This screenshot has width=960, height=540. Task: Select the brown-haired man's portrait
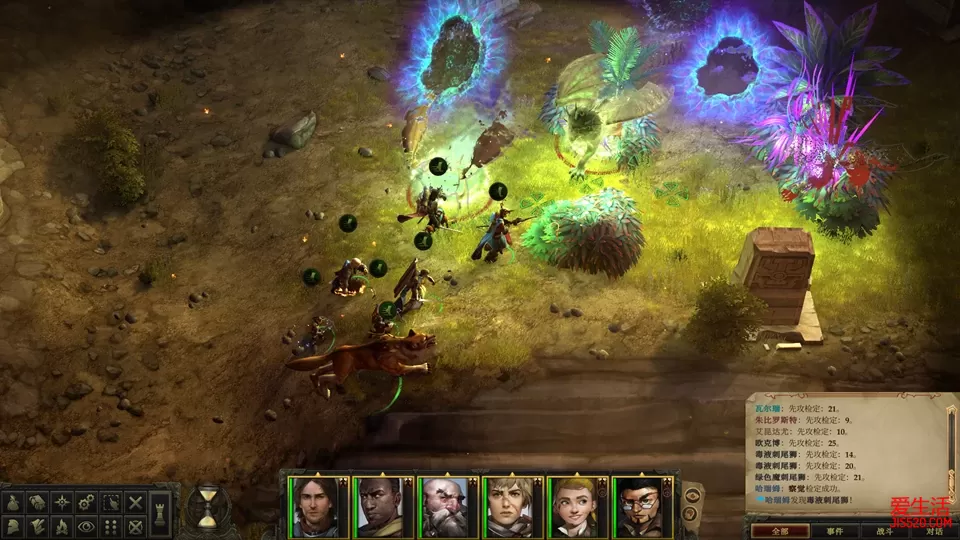pos(316,506)
